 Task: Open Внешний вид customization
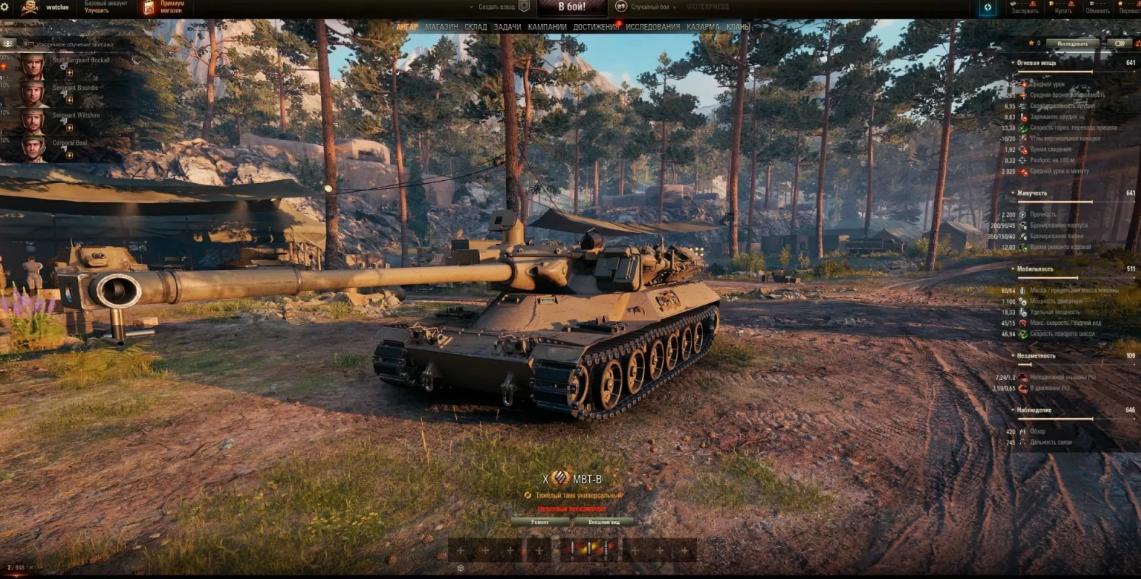coord(603,521)
